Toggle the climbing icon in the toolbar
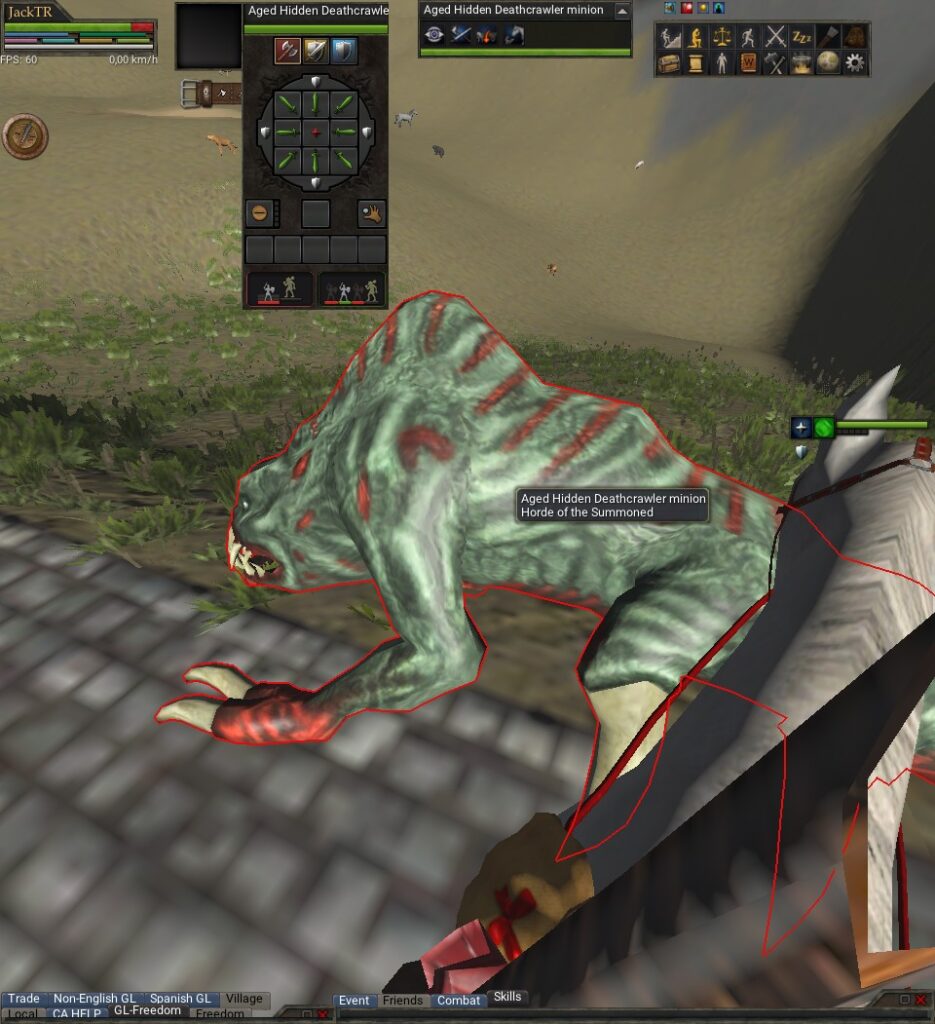 pyautogui.click(x=669, y=37)
